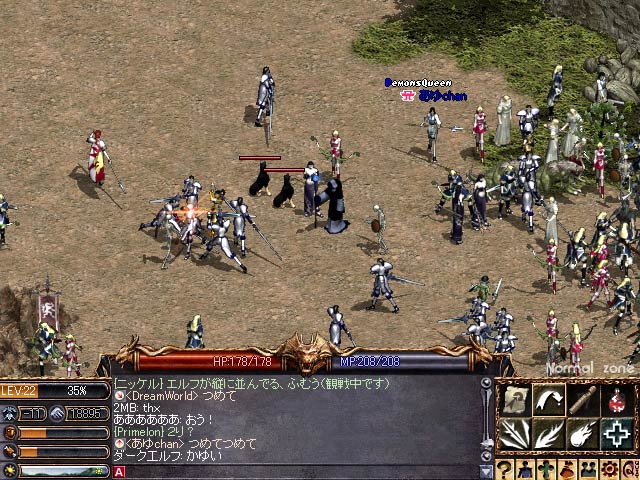Viewport: 640px width, 480px height.
Task: Toggle the red A chat mode button
Action: coord(119,472)
